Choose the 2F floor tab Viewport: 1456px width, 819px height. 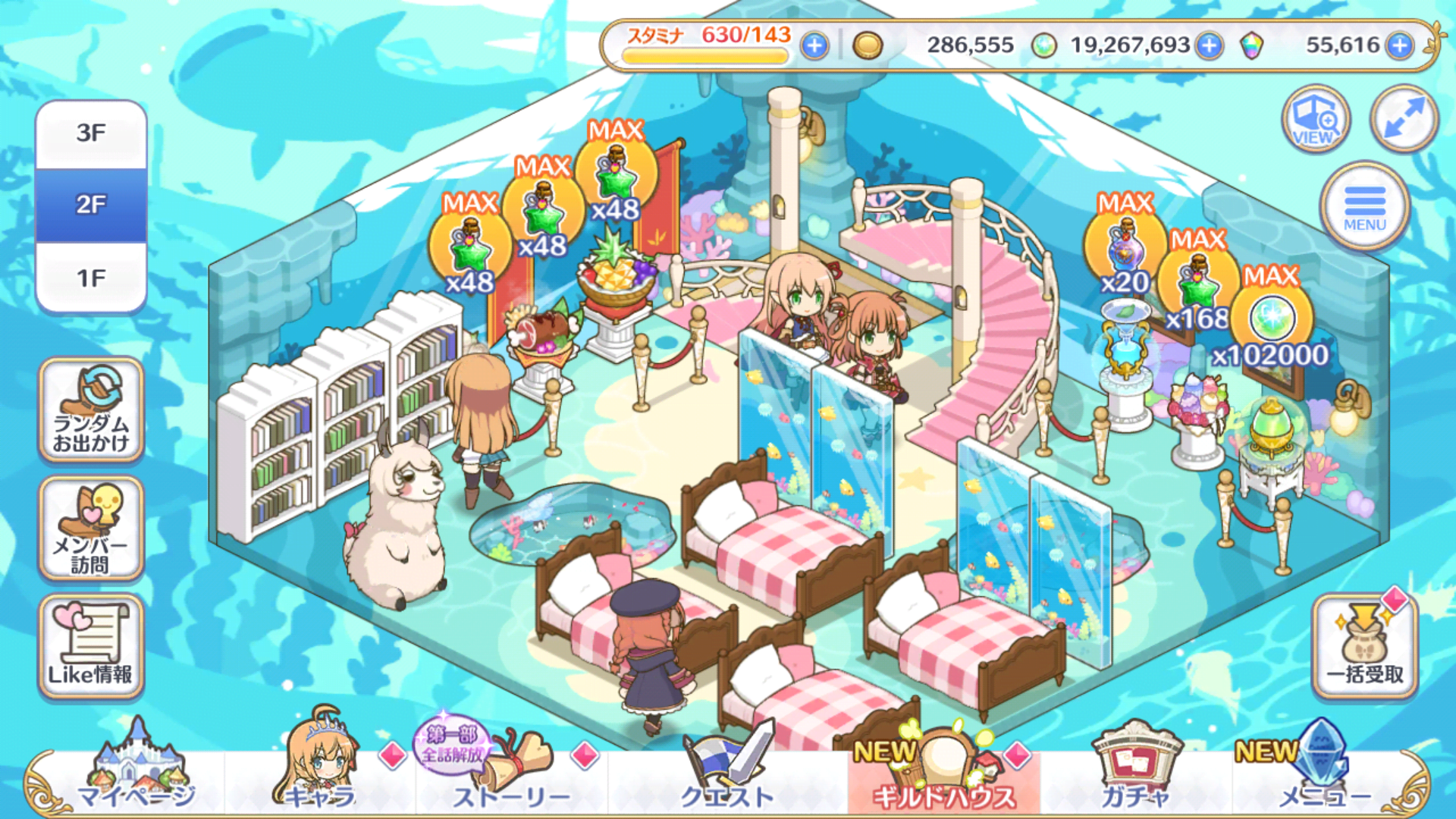click(x=91, y=205)
